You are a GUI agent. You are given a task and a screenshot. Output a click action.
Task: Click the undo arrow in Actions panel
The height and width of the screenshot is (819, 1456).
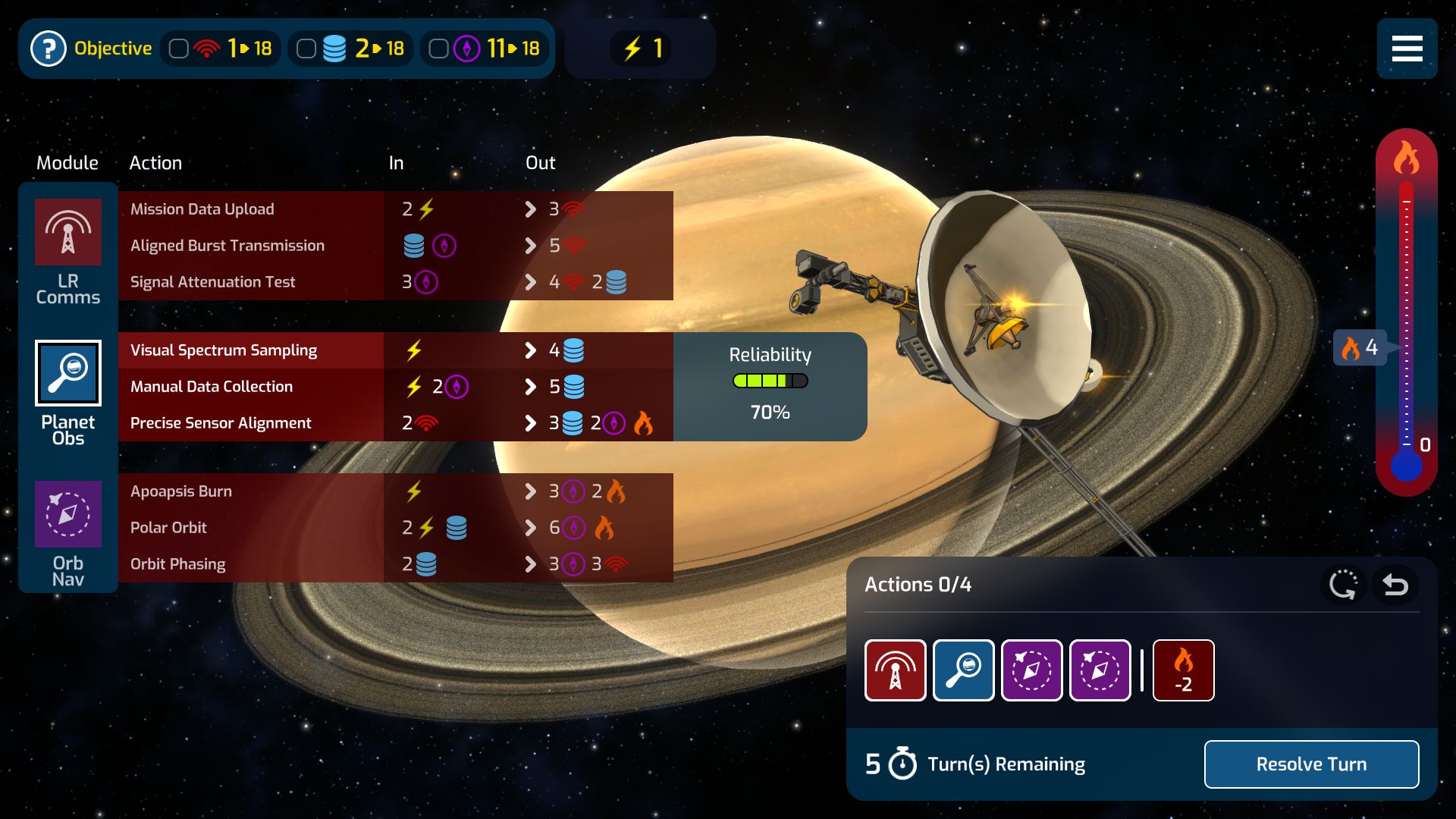click(x=1395, y=585)
